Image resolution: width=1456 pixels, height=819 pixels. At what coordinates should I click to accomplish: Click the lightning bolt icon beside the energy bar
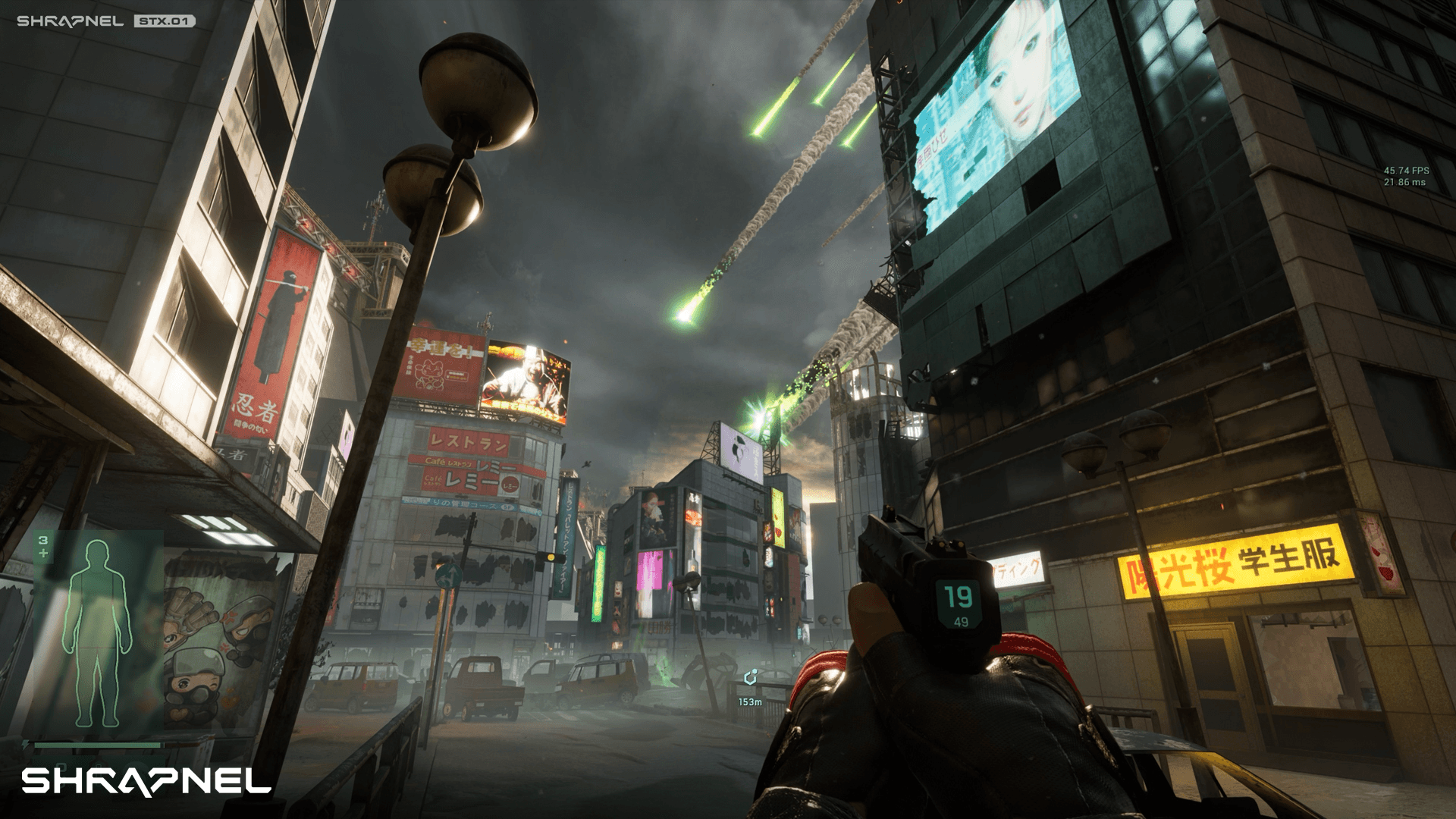[26, 743]
